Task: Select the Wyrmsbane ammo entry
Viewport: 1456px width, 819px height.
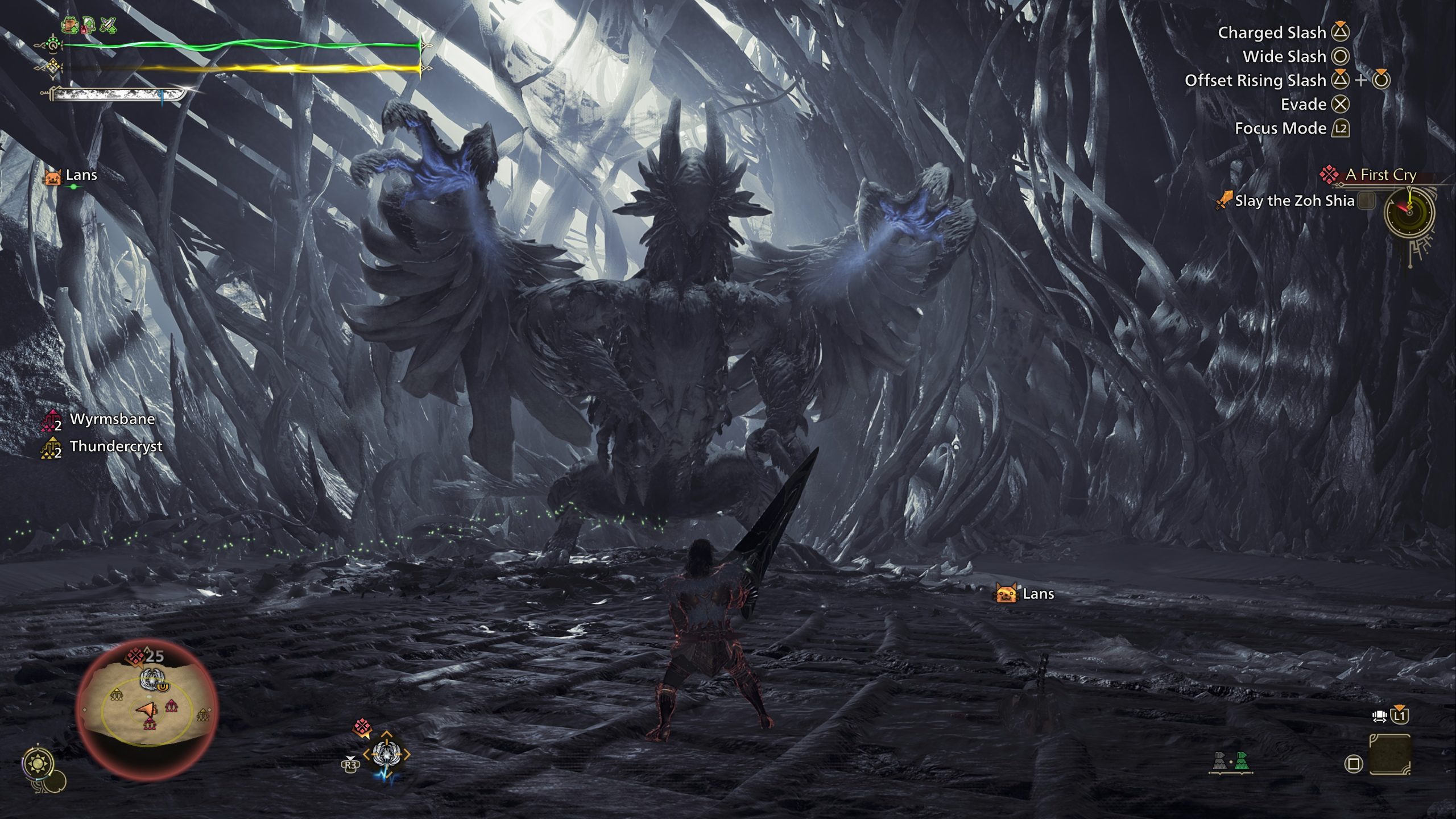Action: click(111, 420)
